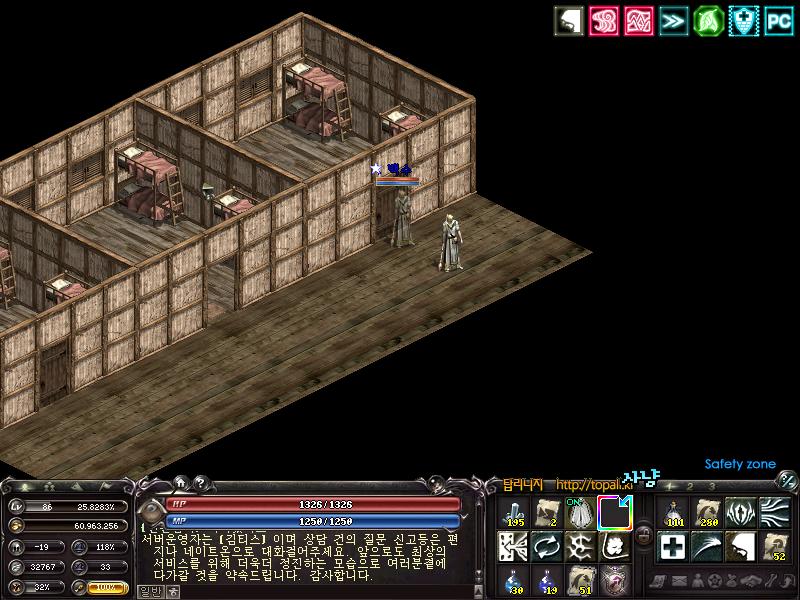The image size is (800, 600).
Task: Use the scroll stack of 280
Action: [707, 512]
